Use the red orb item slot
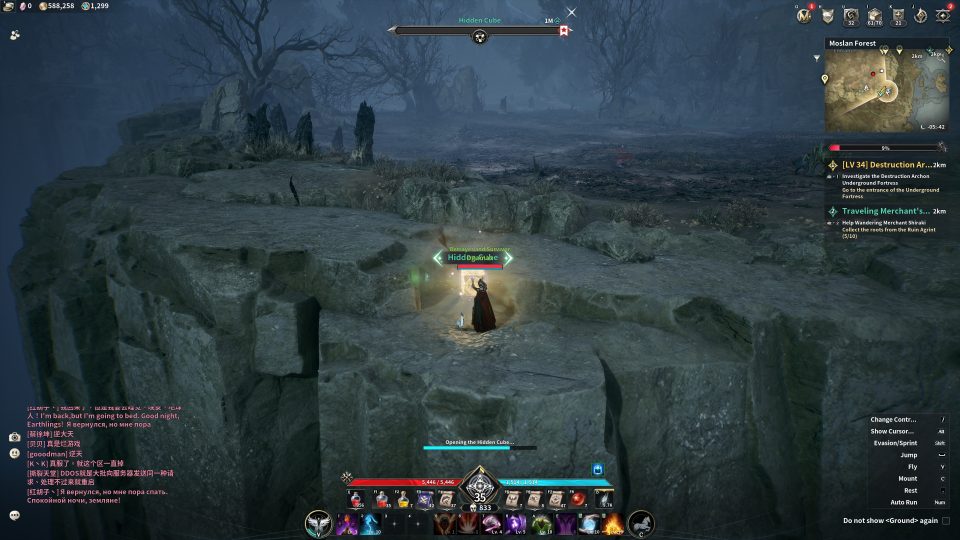 [x=577, y=499]
